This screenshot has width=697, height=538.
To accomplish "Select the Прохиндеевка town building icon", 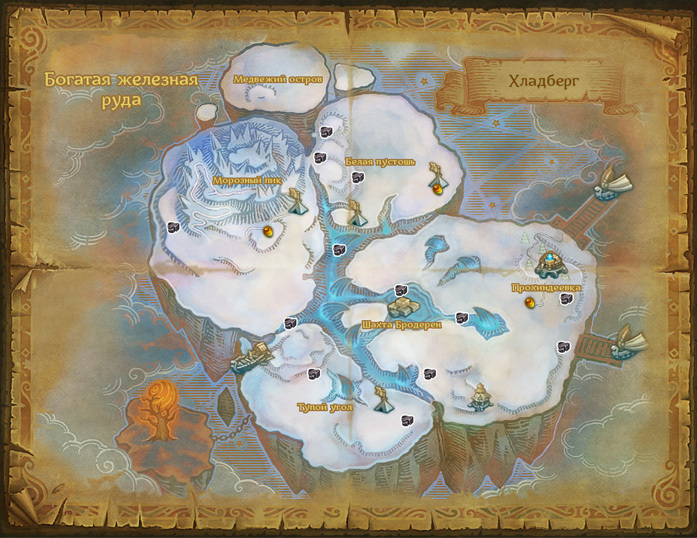I will click(548, 264).
